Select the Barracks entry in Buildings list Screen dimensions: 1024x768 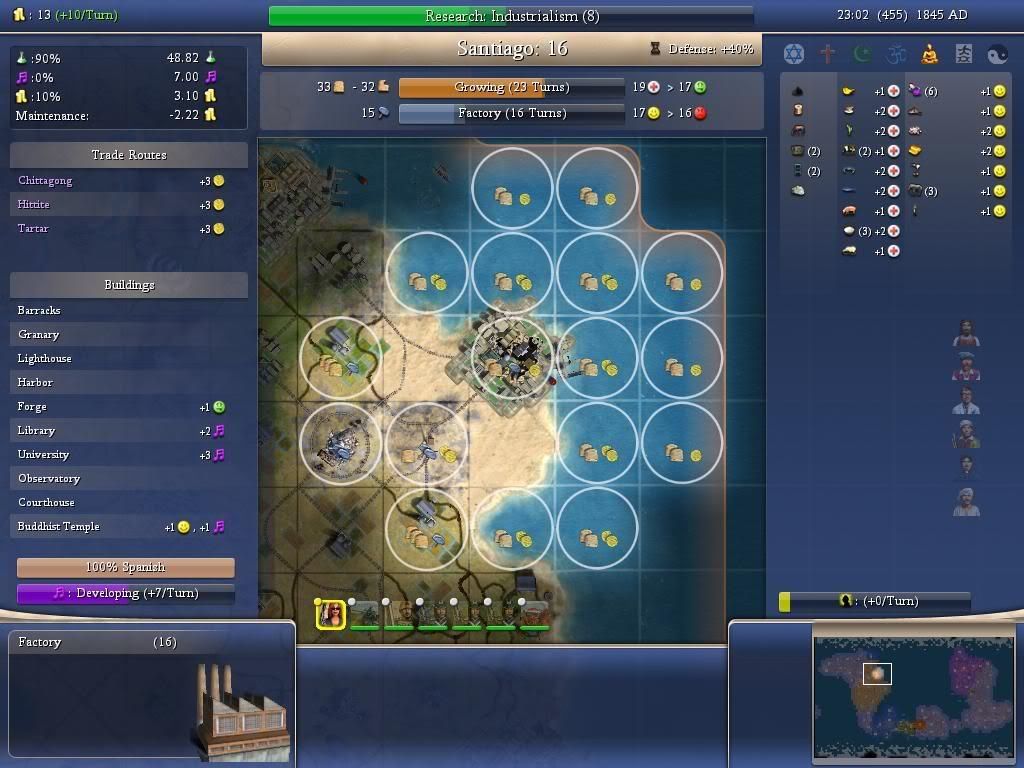coord(128,311)
